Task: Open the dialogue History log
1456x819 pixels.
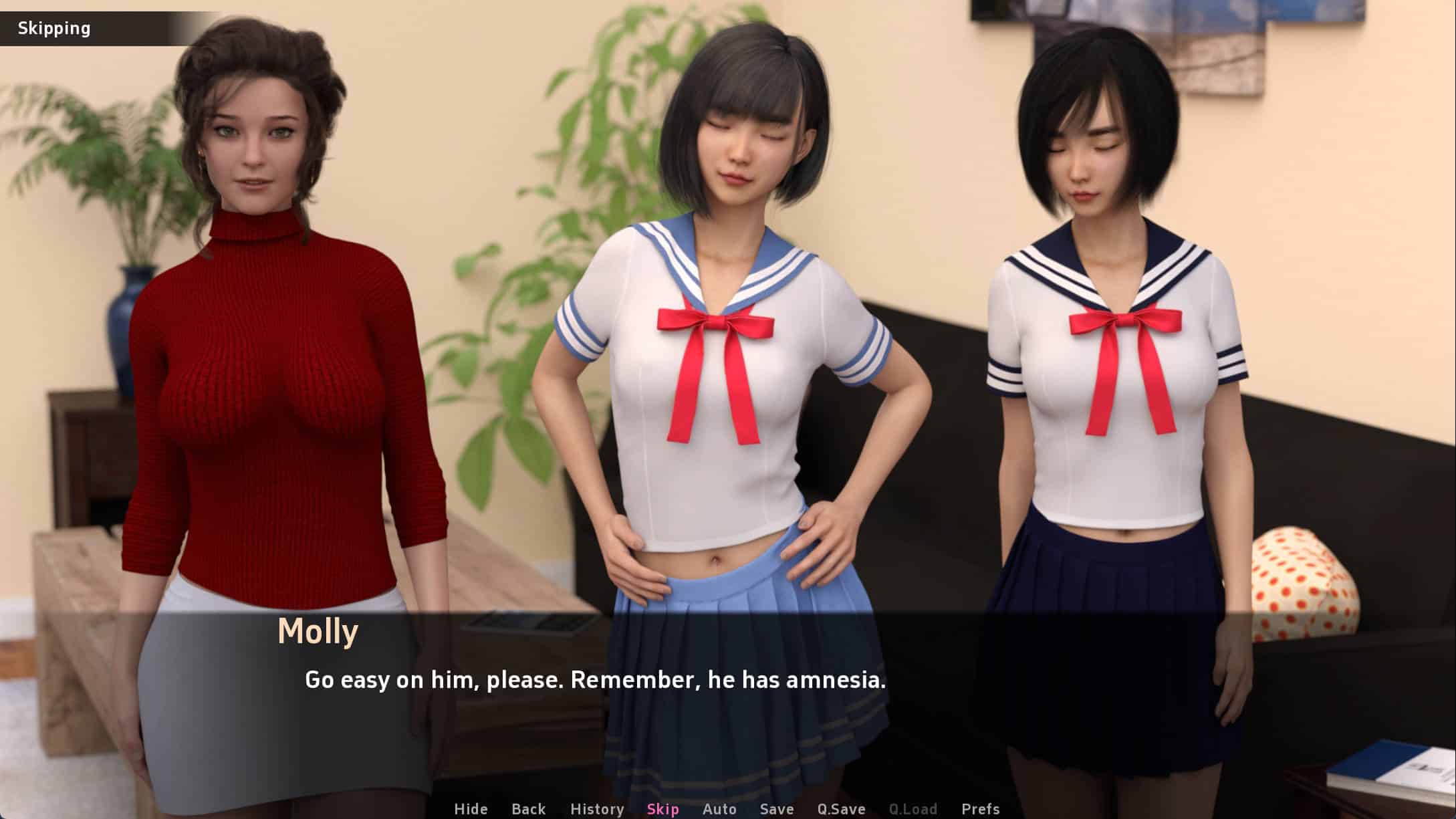Action: click(x=596, y=809)
